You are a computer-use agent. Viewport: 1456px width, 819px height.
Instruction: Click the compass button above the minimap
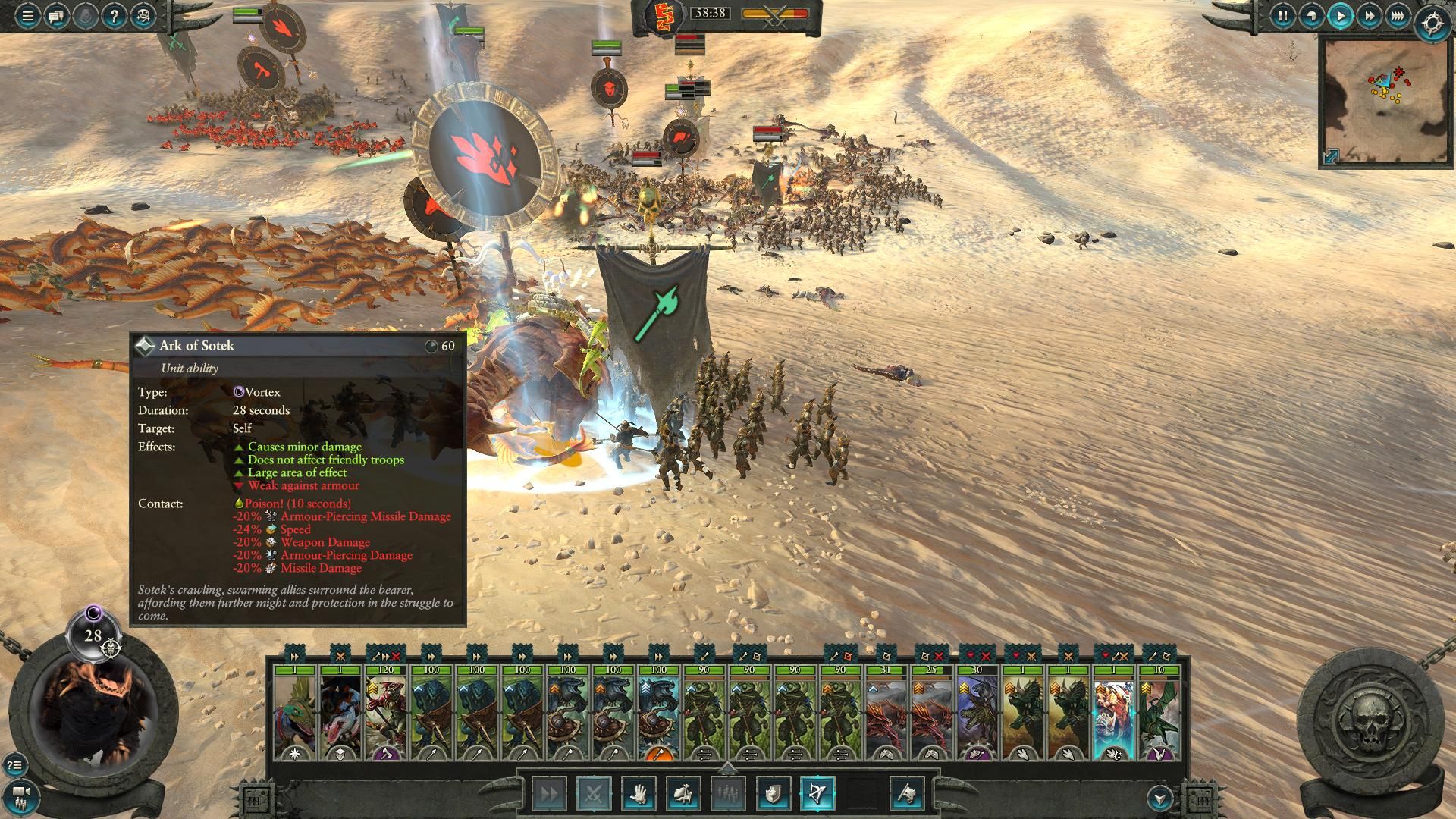[x=1432, y=24]
